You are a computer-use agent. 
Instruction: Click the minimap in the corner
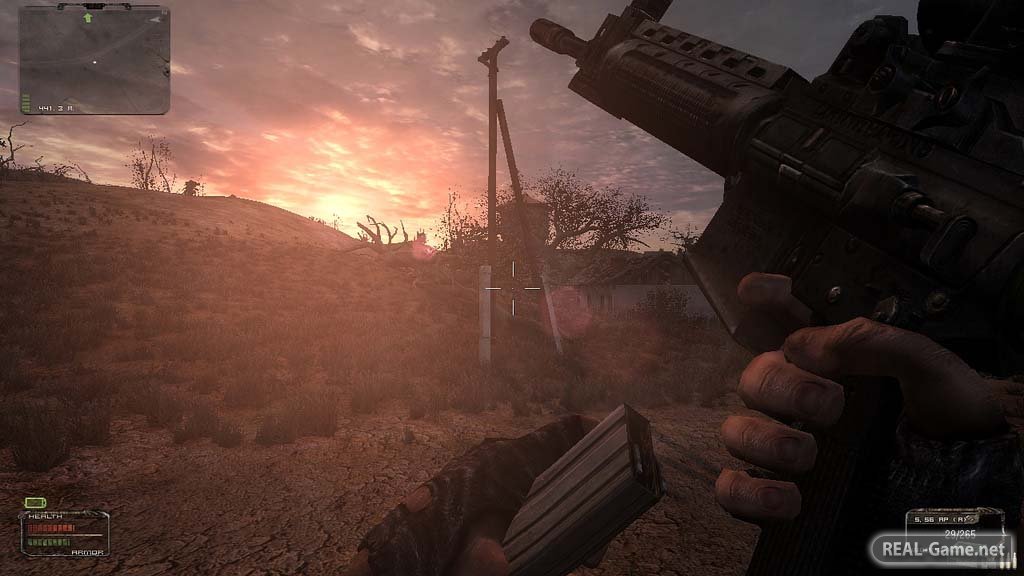(x=95, y=58)
